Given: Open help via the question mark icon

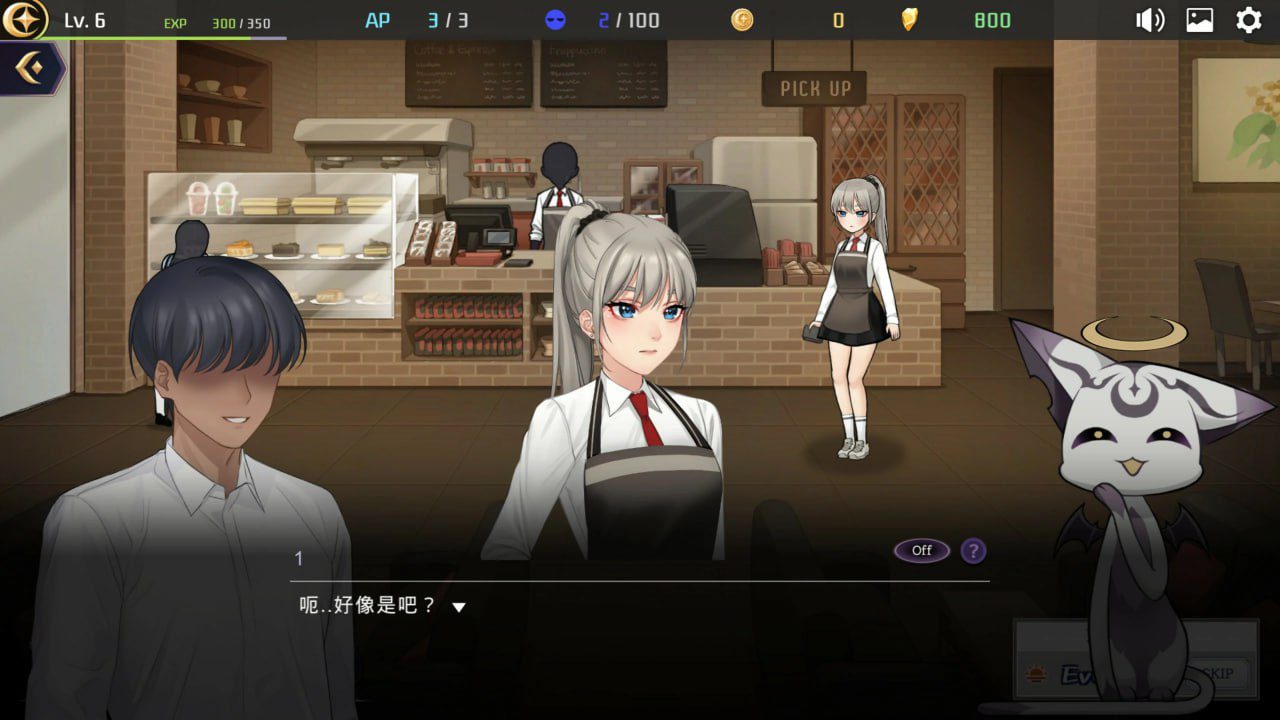Looking at the screenshot, I should (973, 551).
